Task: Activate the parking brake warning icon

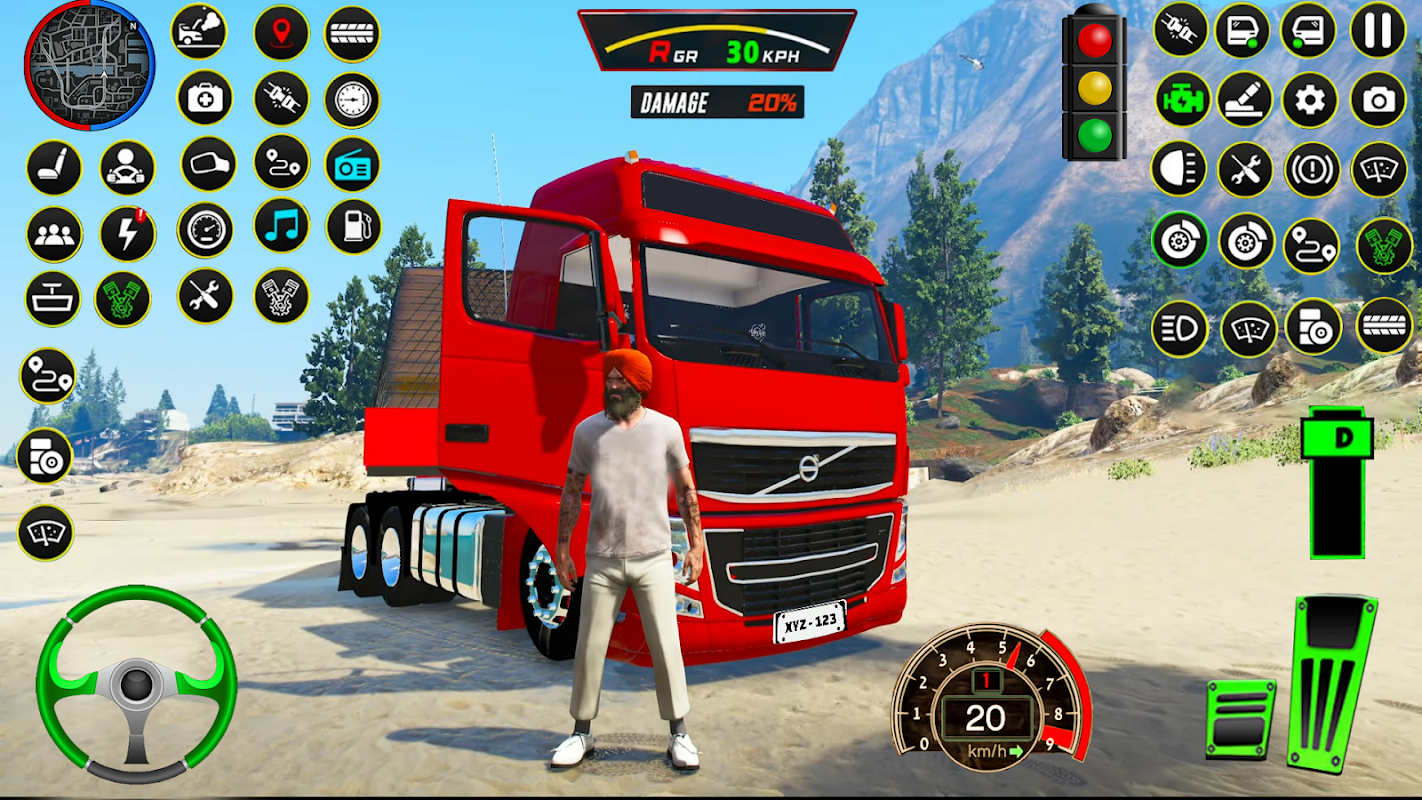Action: [1311, 169]
